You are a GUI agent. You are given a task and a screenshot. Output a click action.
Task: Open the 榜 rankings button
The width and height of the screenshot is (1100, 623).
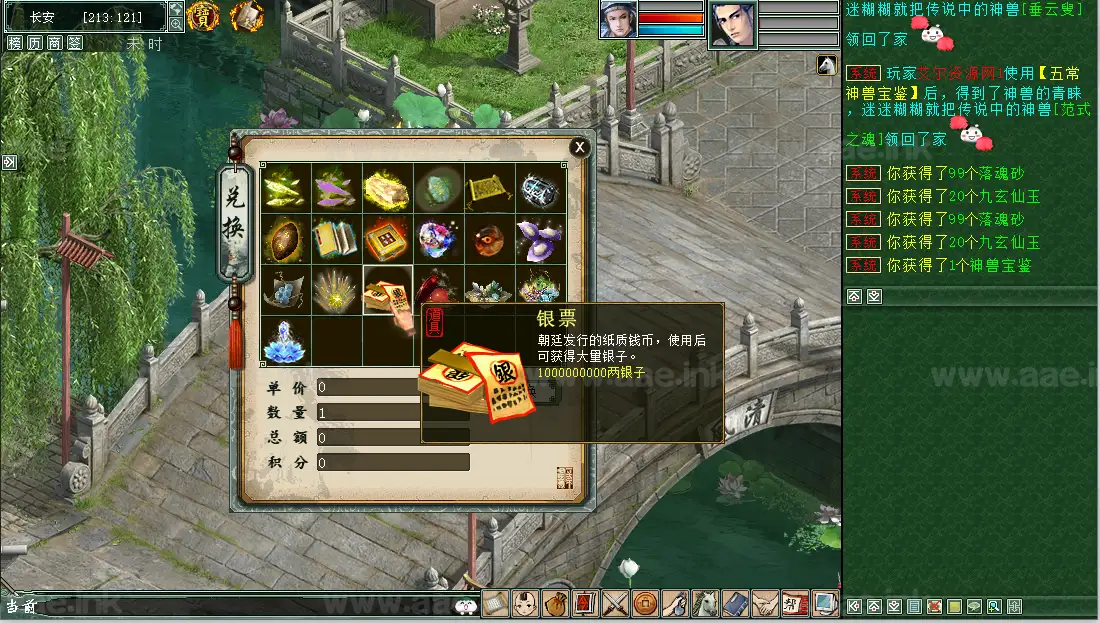(x=15, y=43)
